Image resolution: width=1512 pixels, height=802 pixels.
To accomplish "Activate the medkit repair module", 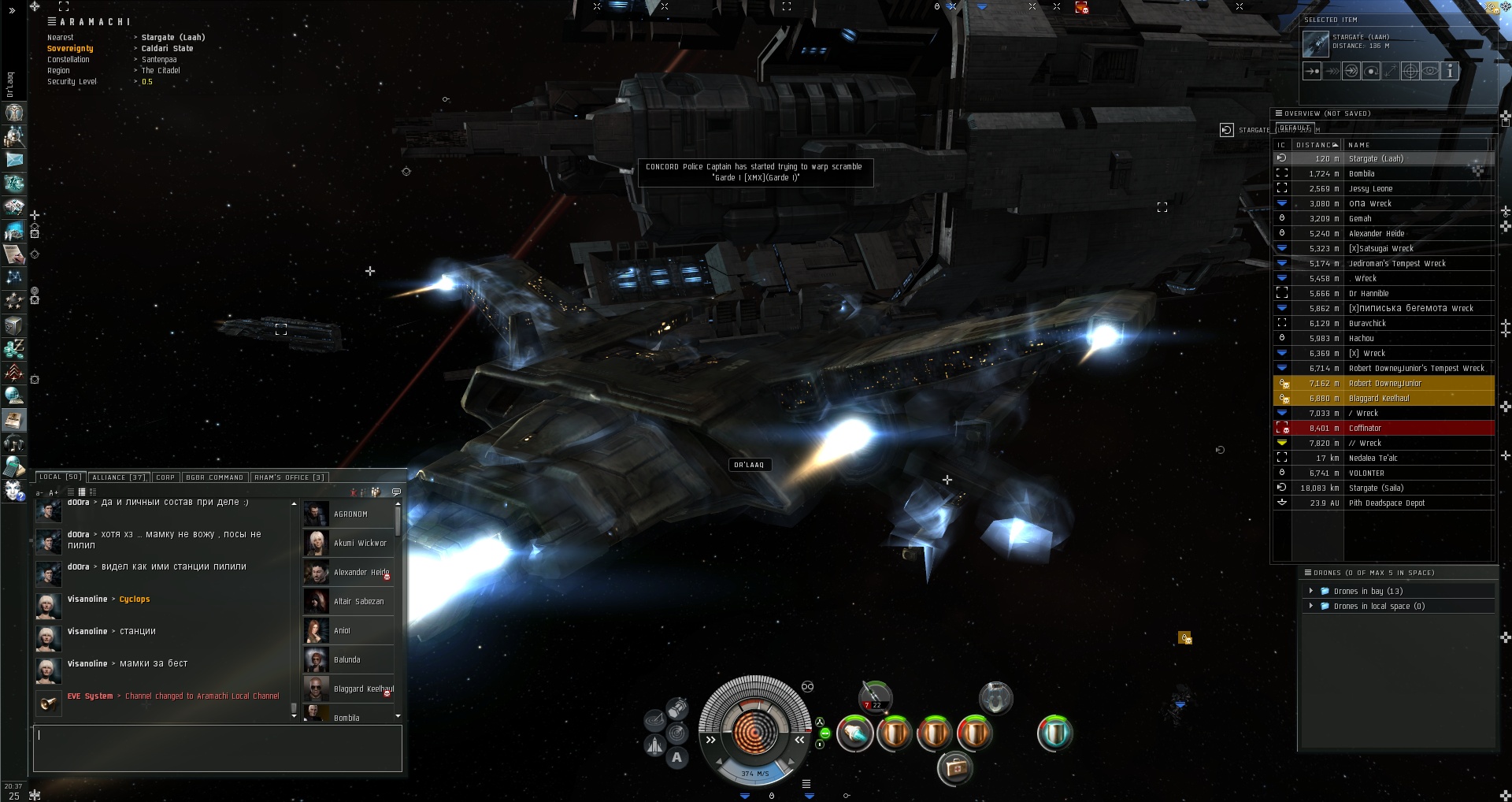I will [955, 767].
